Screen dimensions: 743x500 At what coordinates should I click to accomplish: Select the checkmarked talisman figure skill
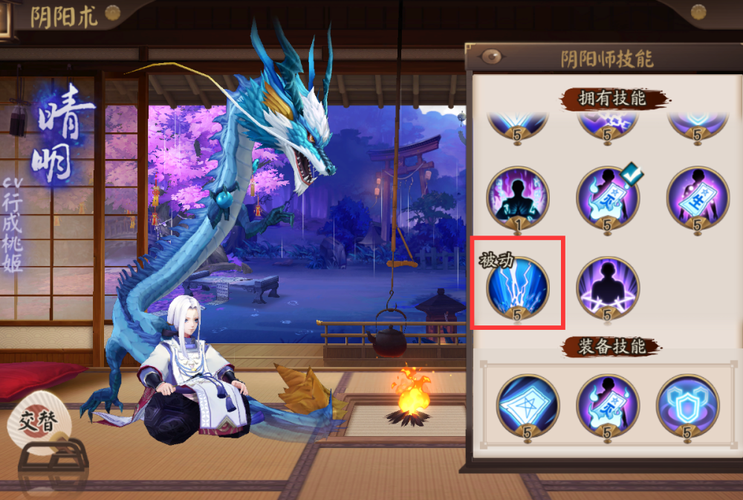(607, 197)
